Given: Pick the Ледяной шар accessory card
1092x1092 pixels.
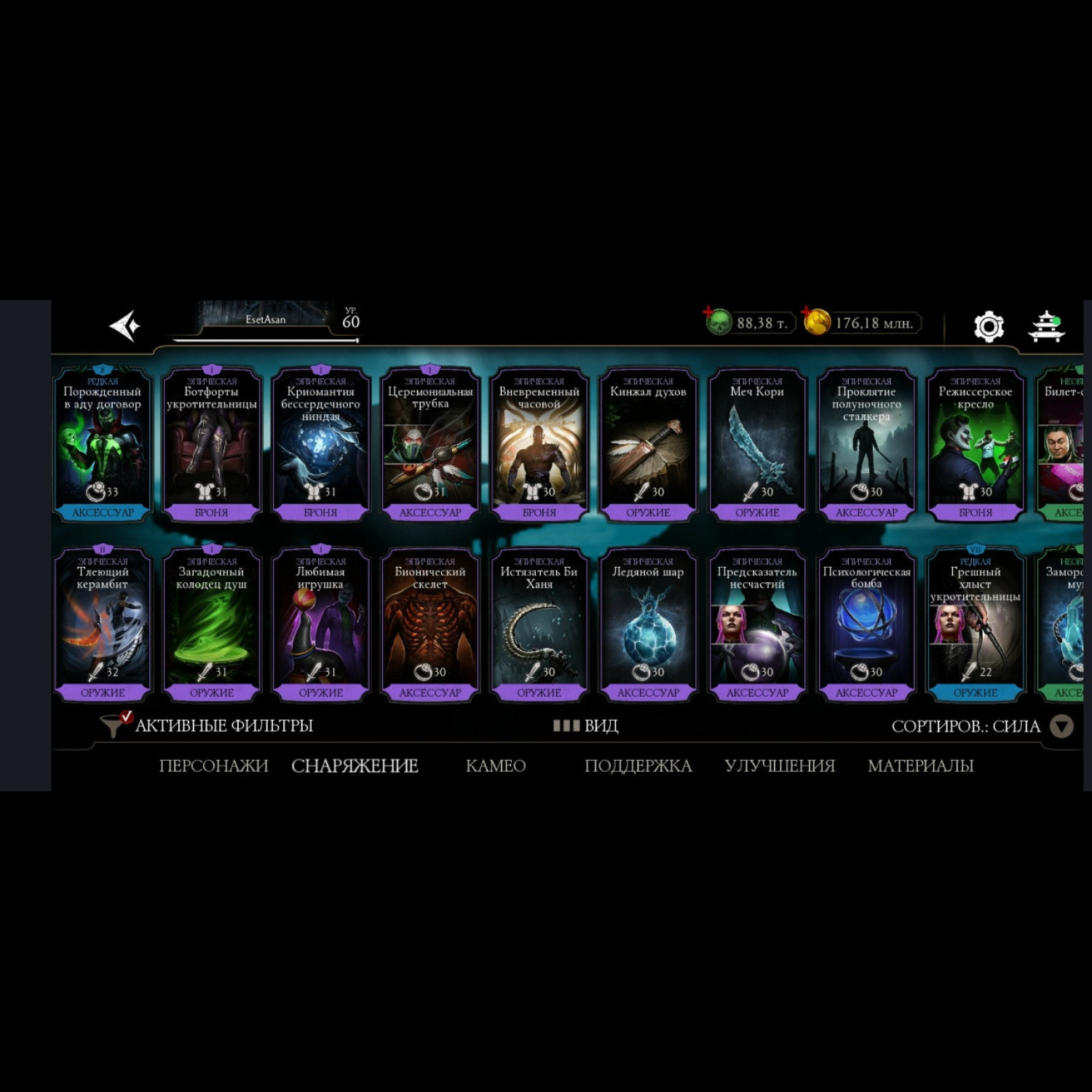Looking at the screenshot, I should [648, 624].
